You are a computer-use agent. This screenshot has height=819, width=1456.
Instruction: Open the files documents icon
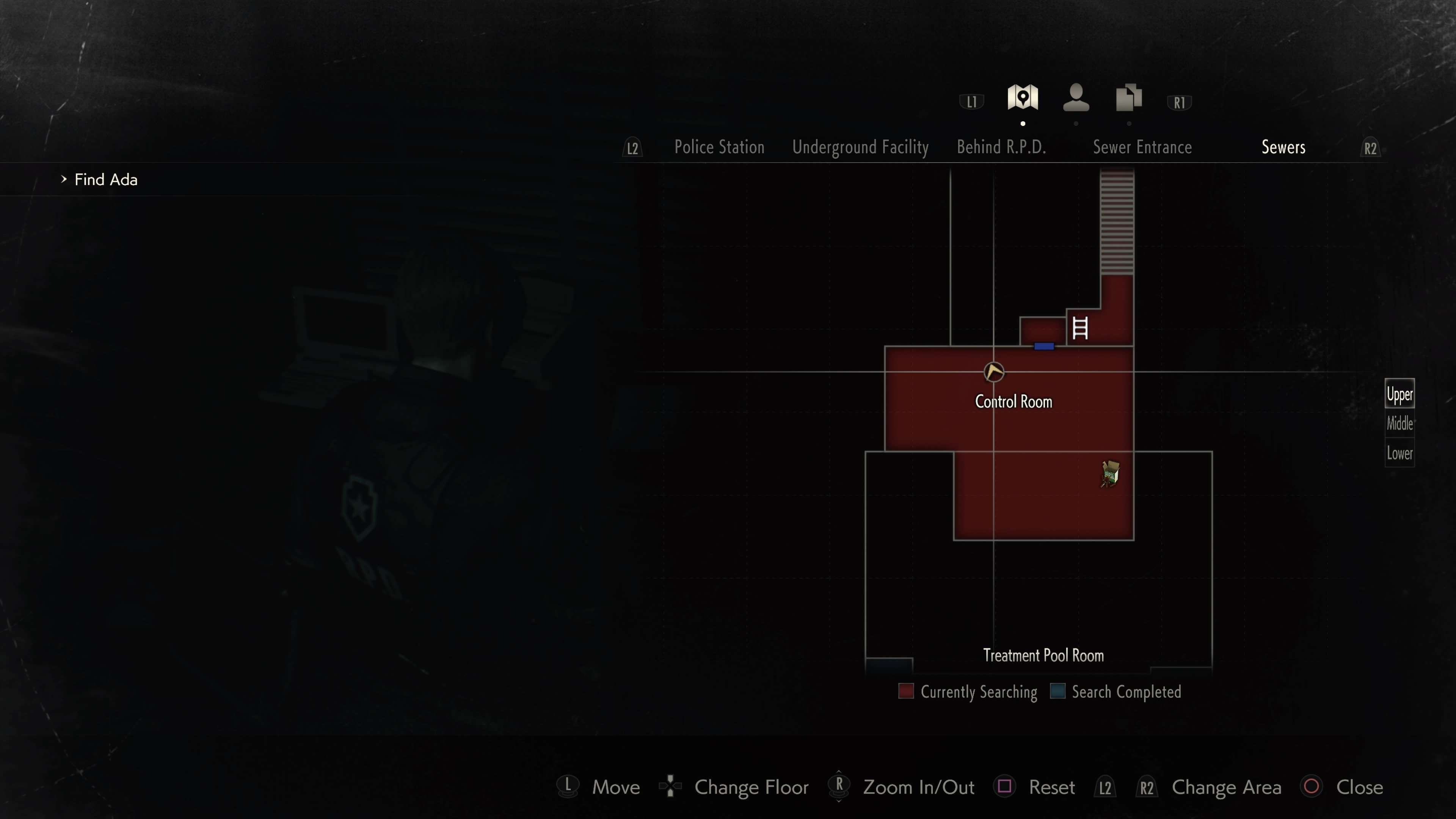coord(1129,98)
